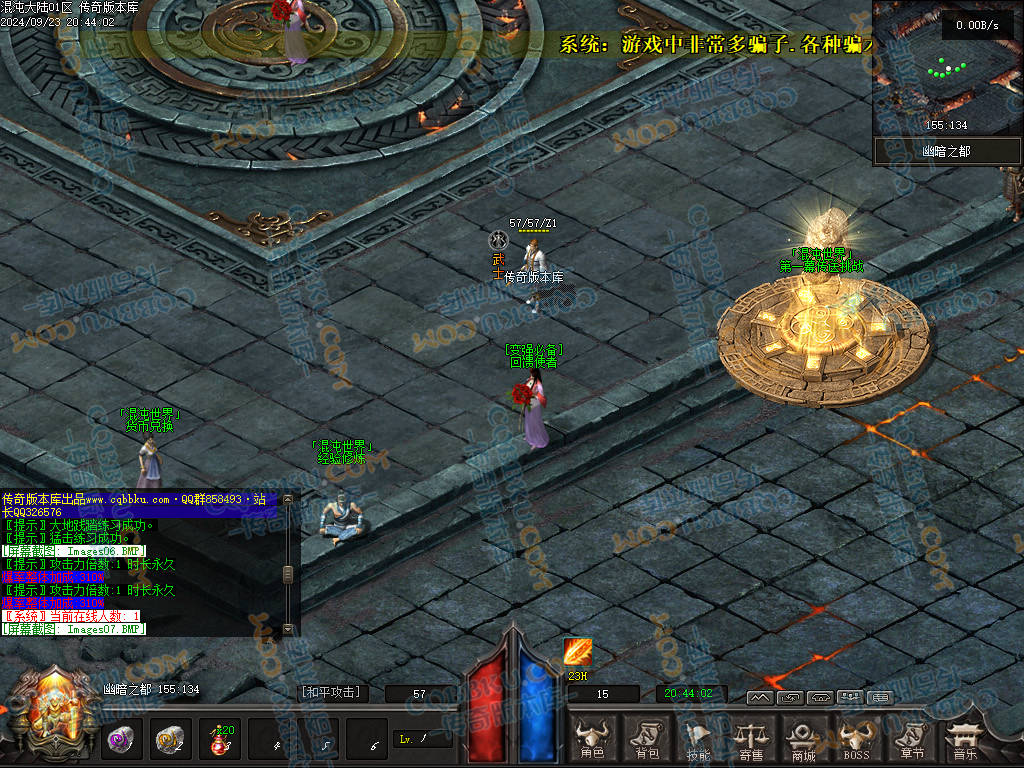The height and width of the screenshot is (768, 1024).
Task: Click the 音乐 music button
Action: click(964, 738)
